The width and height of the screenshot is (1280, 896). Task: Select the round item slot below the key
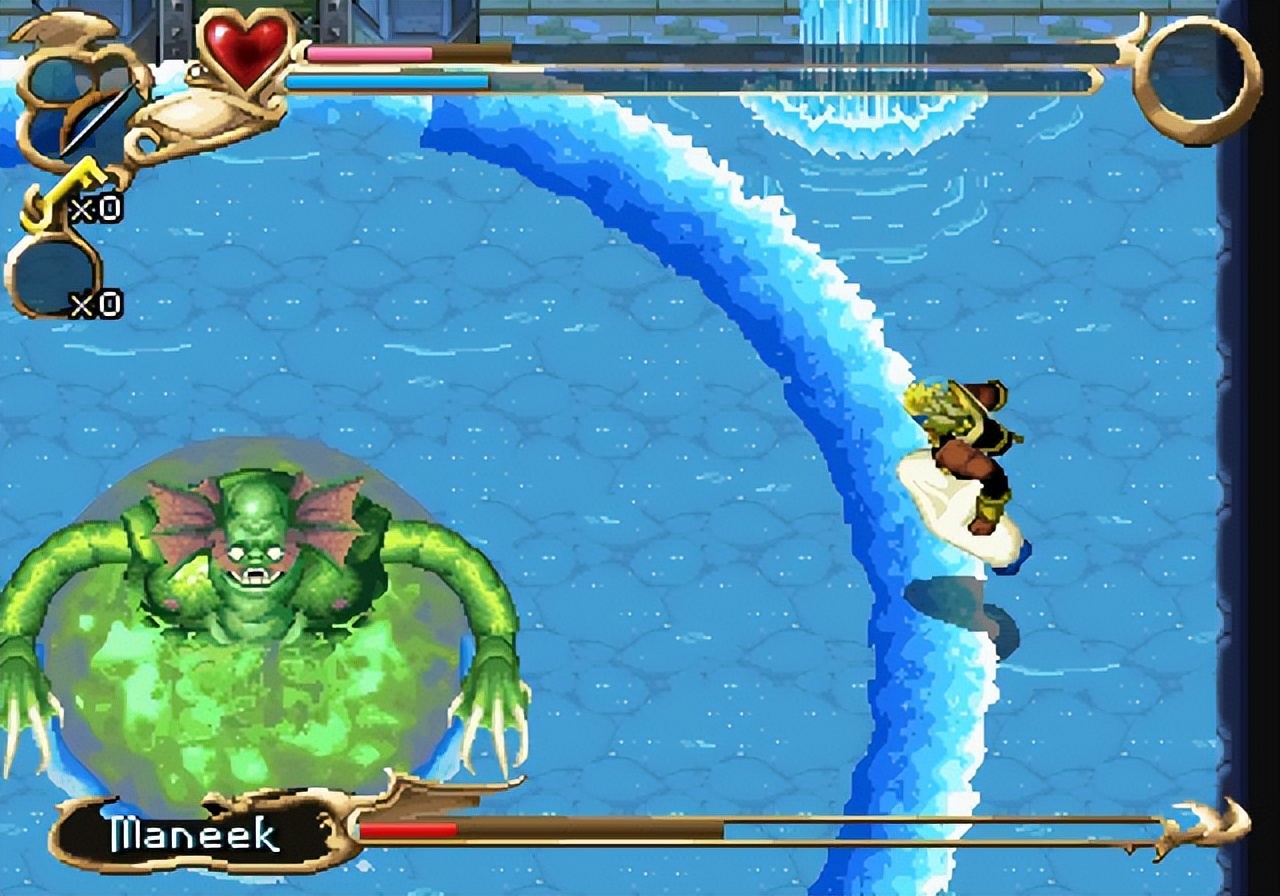pyautogui.click(x=50, y=276)
